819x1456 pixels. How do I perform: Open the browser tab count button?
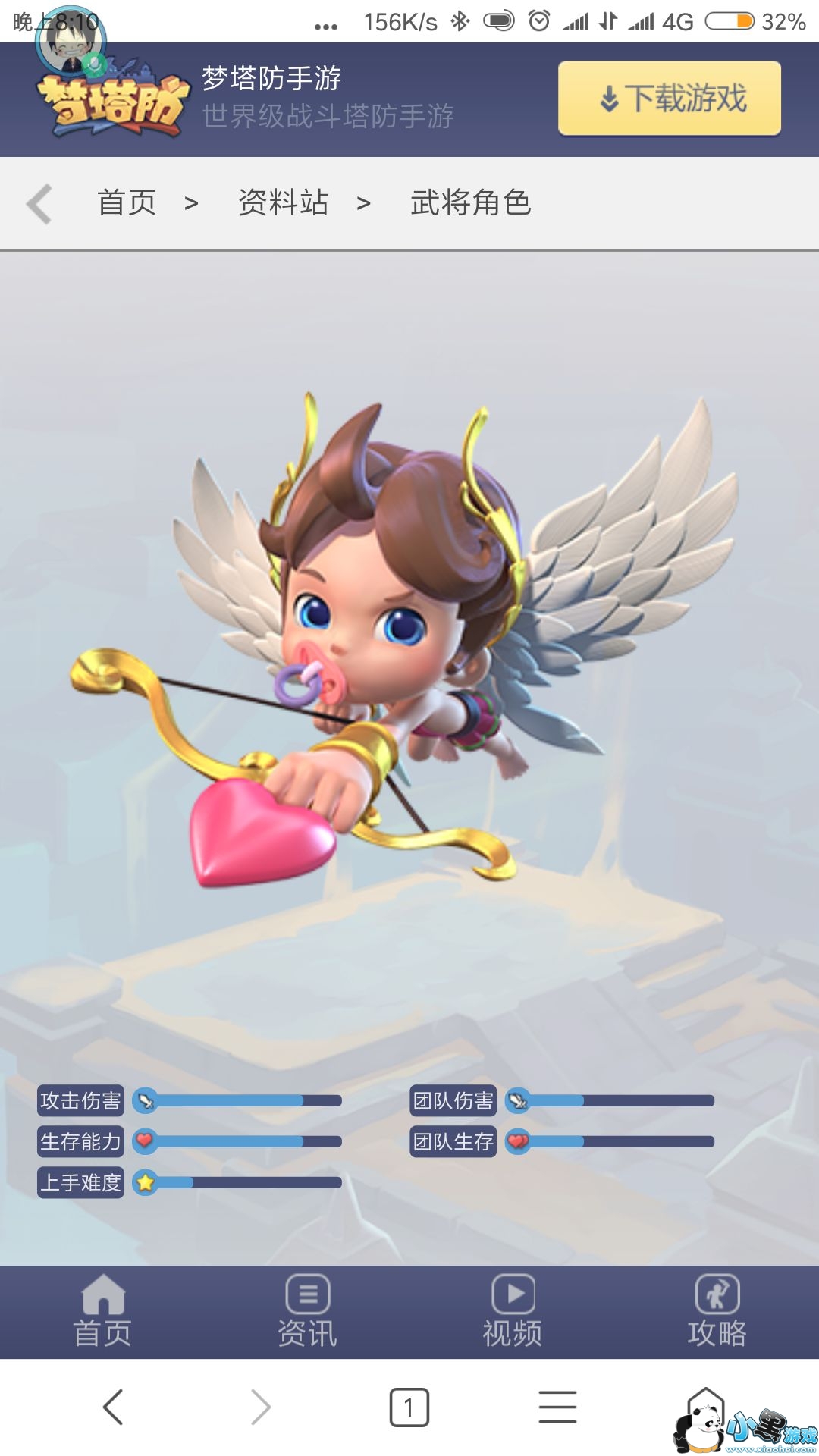pyautogui.click(x=409, y=1407)
